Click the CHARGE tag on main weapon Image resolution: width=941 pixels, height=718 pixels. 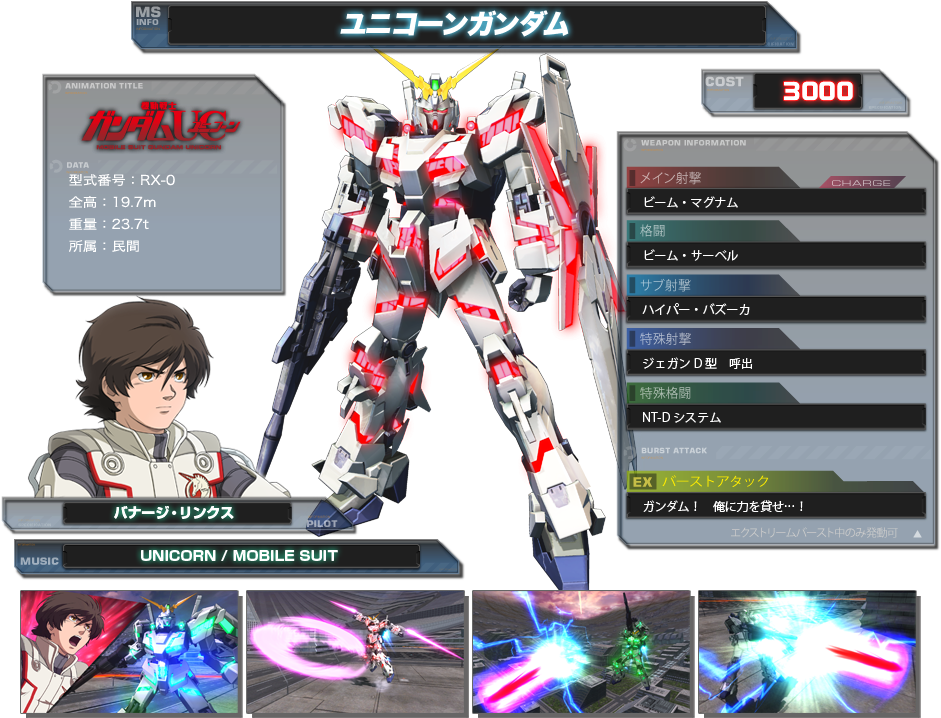[x=860, y=183]
